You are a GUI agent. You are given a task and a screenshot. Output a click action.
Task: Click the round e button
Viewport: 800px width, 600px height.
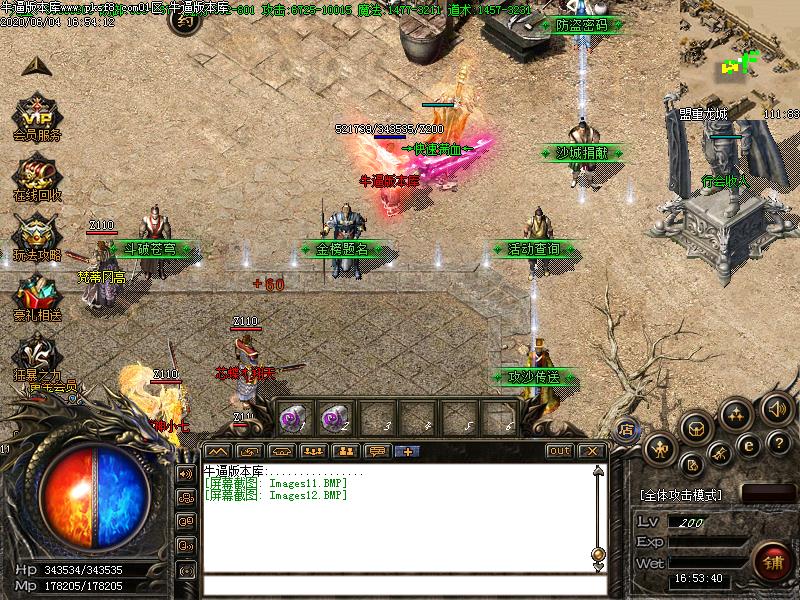pos(747,446)
